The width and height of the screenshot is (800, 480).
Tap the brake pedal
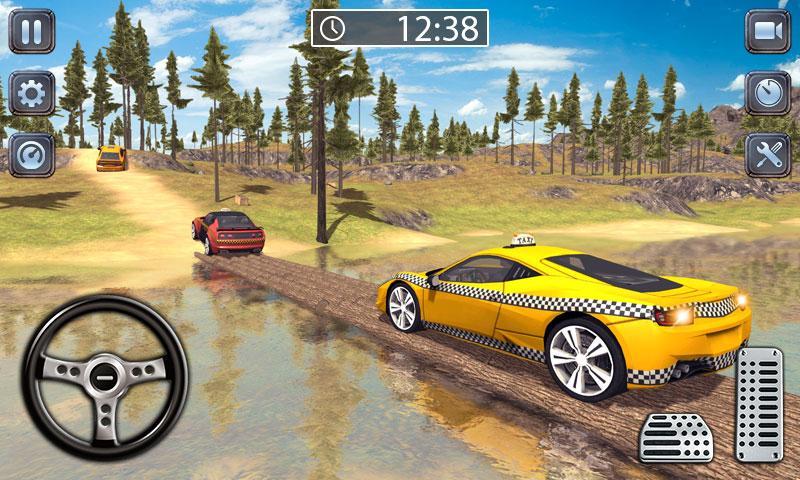pos(676,436)
